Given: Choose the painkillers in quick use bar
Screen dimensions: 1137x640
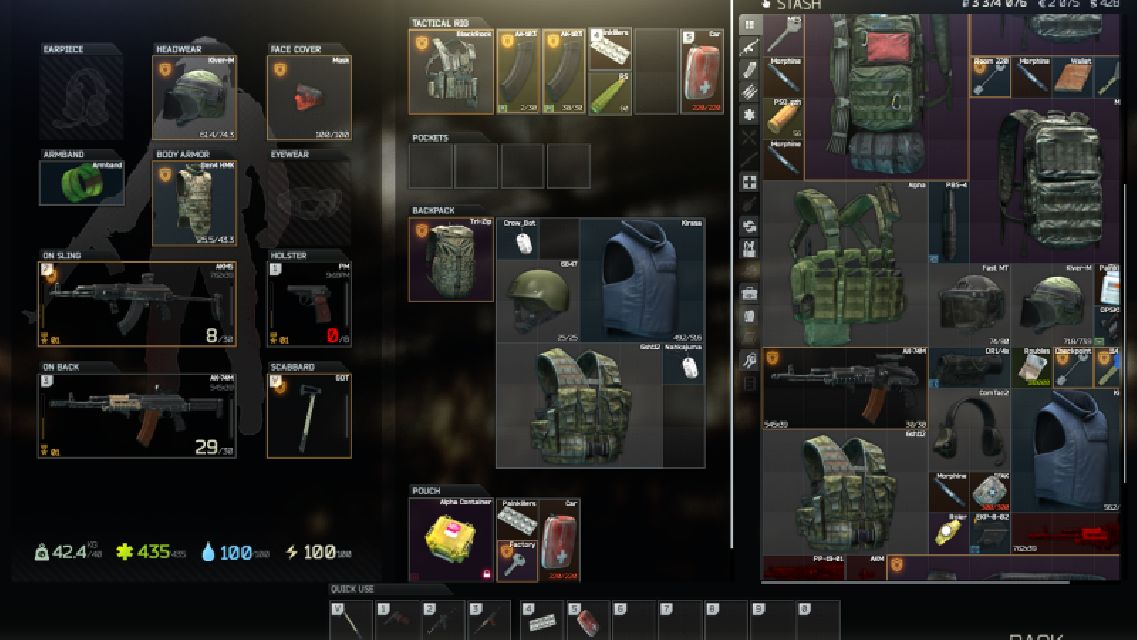Looking at the screenshot, I should pyautogui.click(x=542, y=621).
